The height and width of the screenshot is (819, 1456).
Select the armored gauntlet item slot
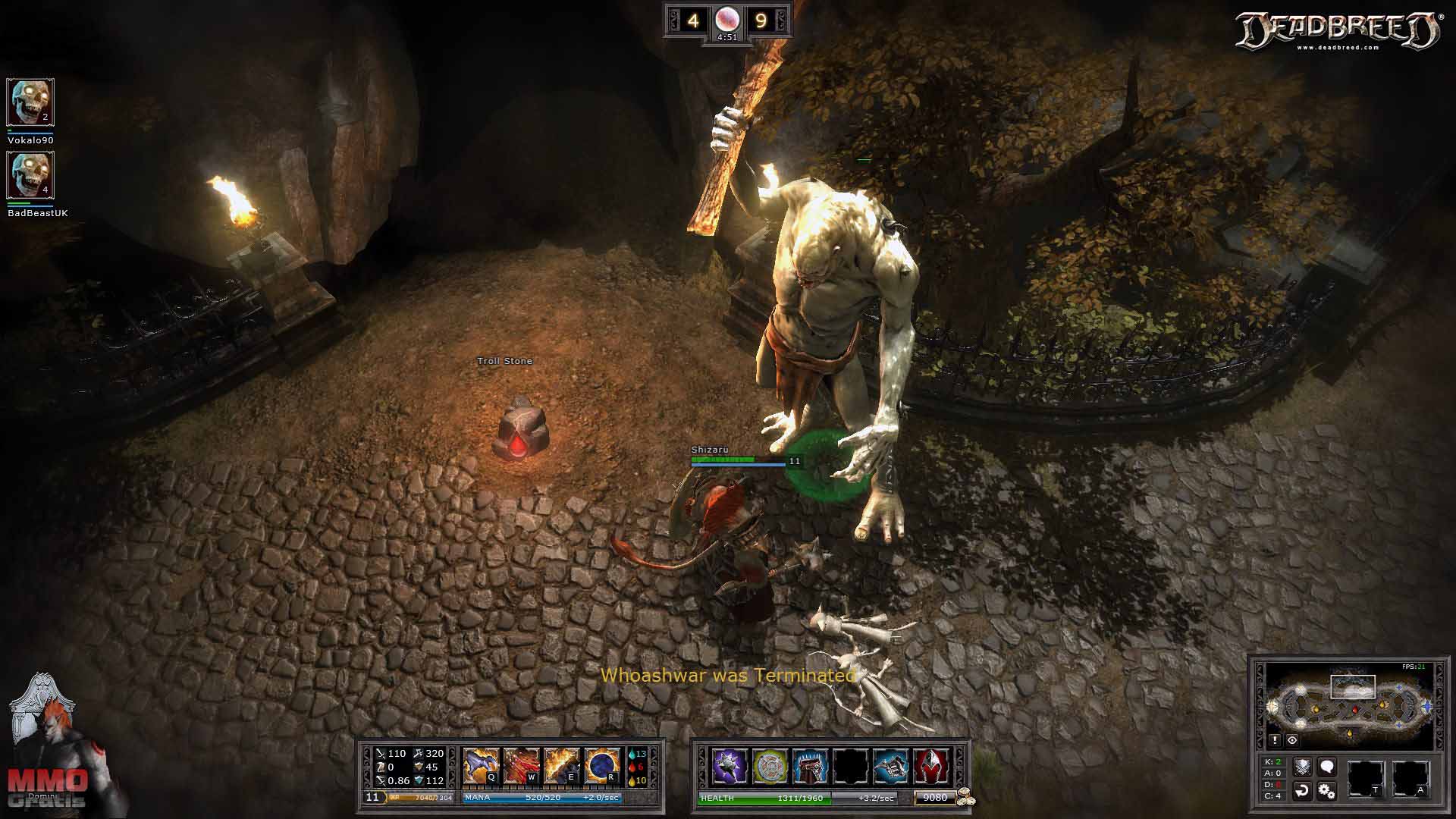(891, 766)
